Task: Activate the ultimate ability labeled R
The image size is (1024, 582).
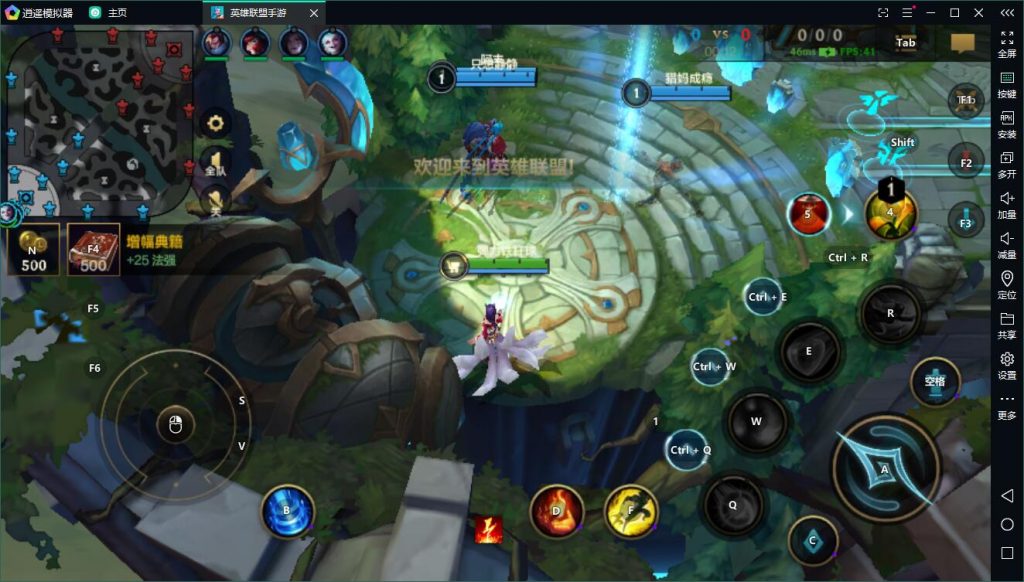Action: 890,313
